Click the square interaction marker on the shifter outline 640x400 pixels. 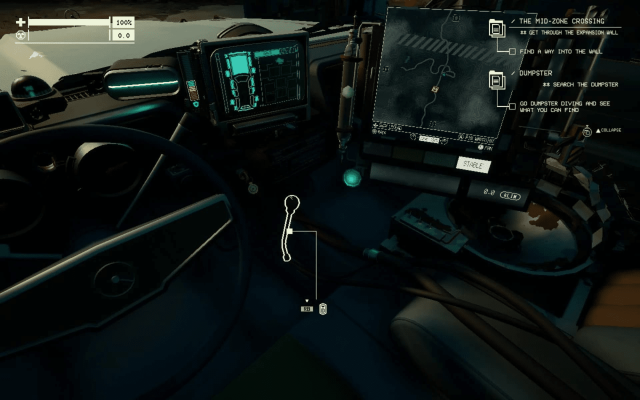pos(288,232)
